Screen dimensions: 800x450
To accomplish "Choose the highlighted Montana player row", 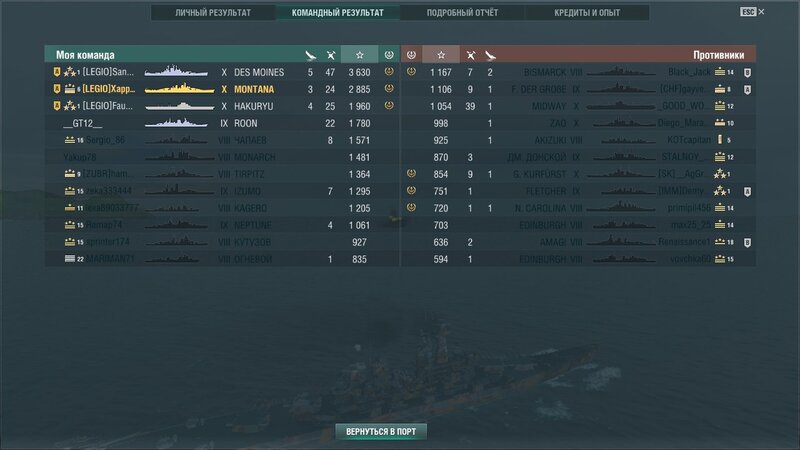I will coord(220,89).
